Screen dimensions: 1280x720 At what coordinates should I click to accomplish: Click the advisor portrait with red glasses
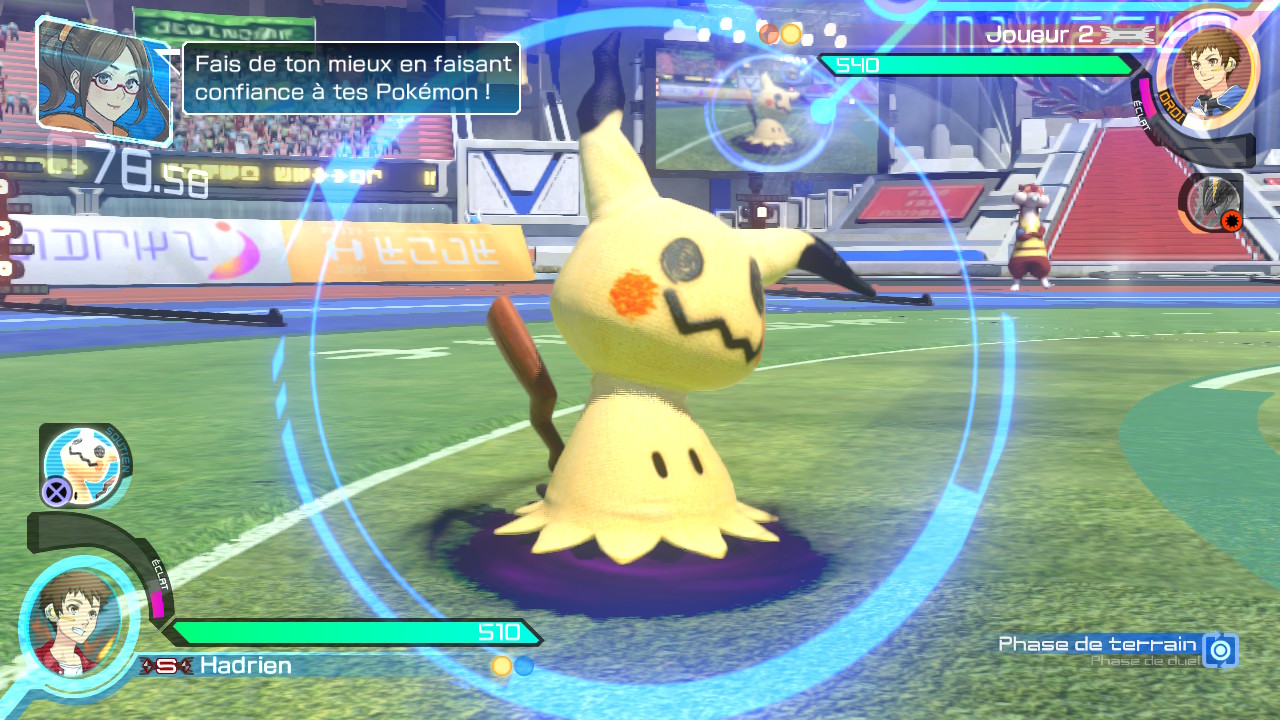pos(103,78)
